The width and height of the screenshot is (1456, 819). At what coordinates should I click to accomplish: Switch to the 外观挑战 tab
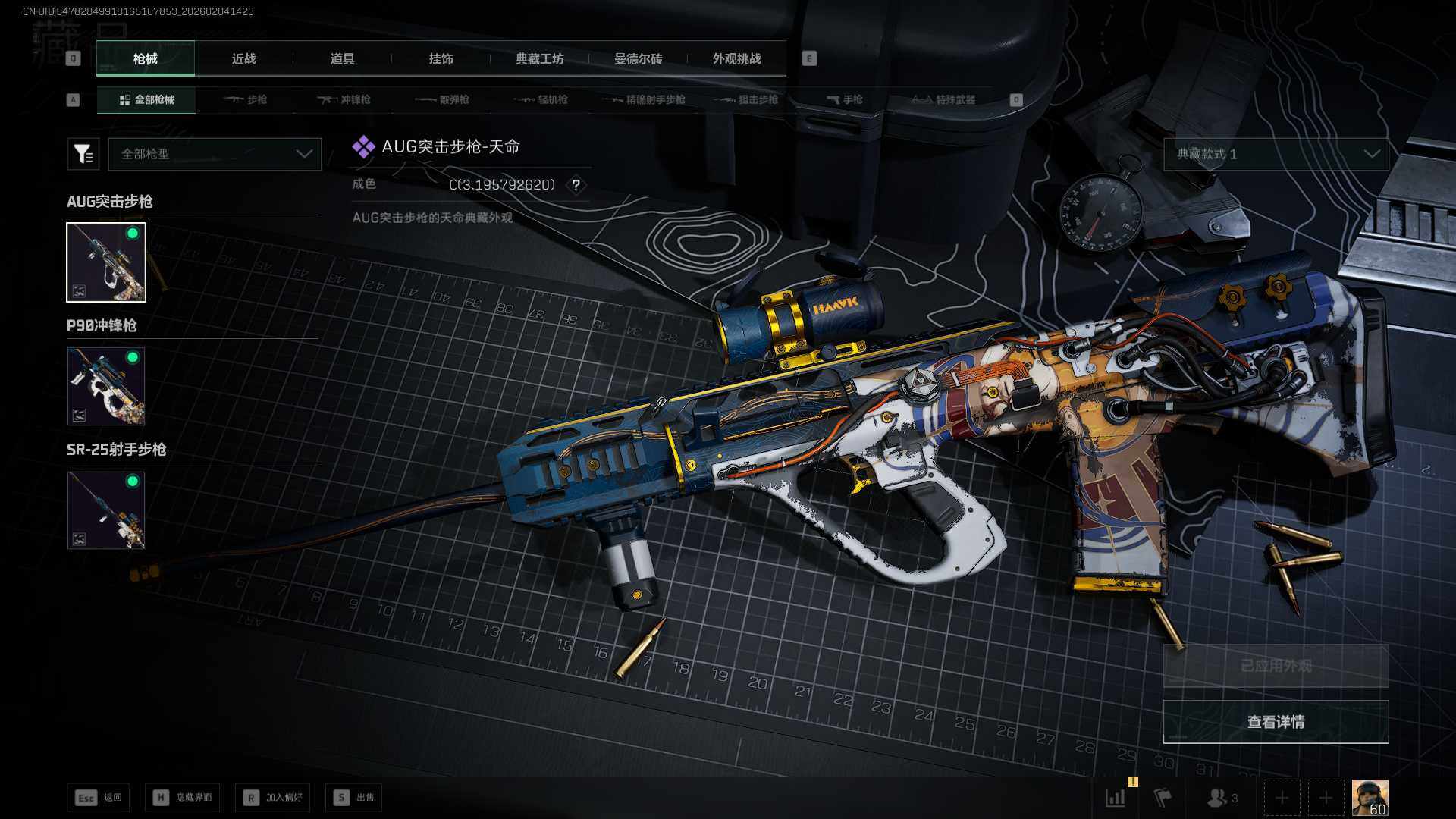point(736,59)
